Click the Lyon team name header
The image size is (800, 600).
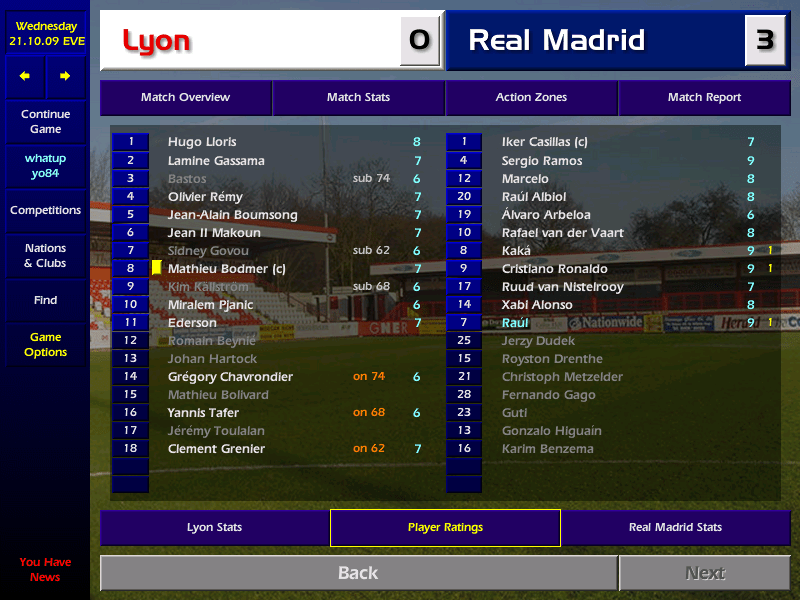156,41
